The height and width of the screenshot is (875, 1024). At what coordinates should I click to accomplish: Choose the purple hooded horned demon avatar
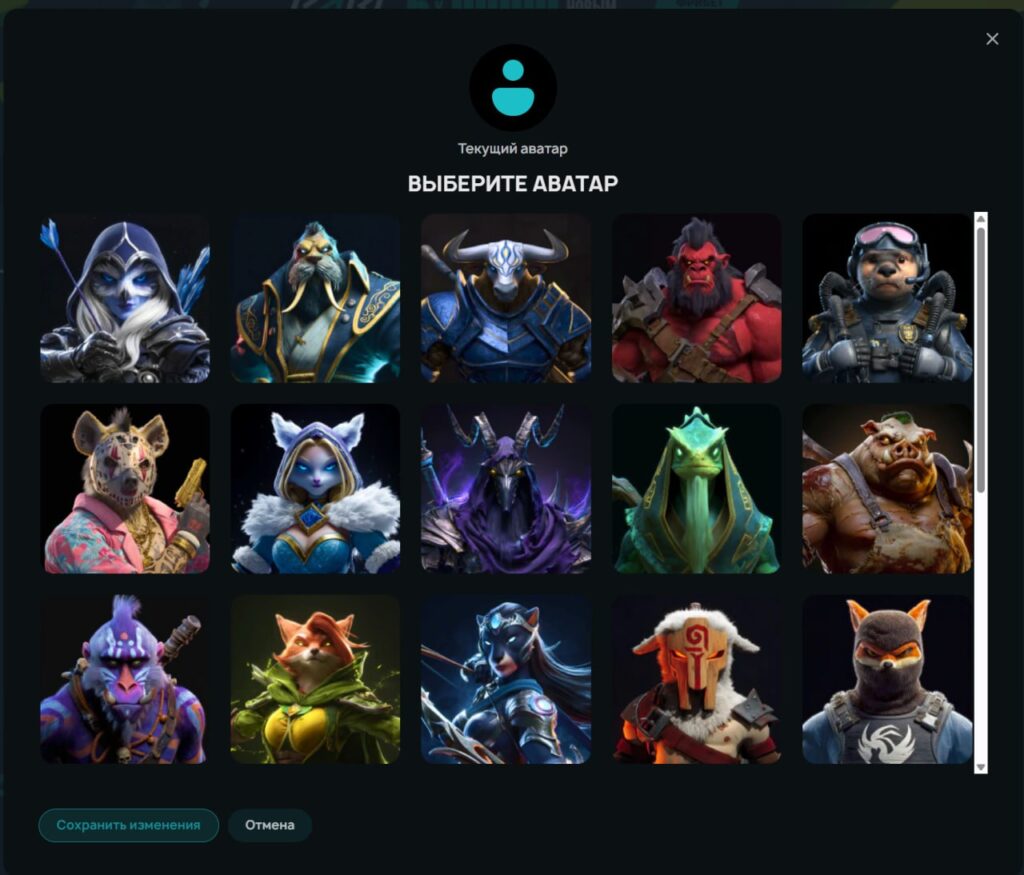pyautogui.click(x=506, y=488)
